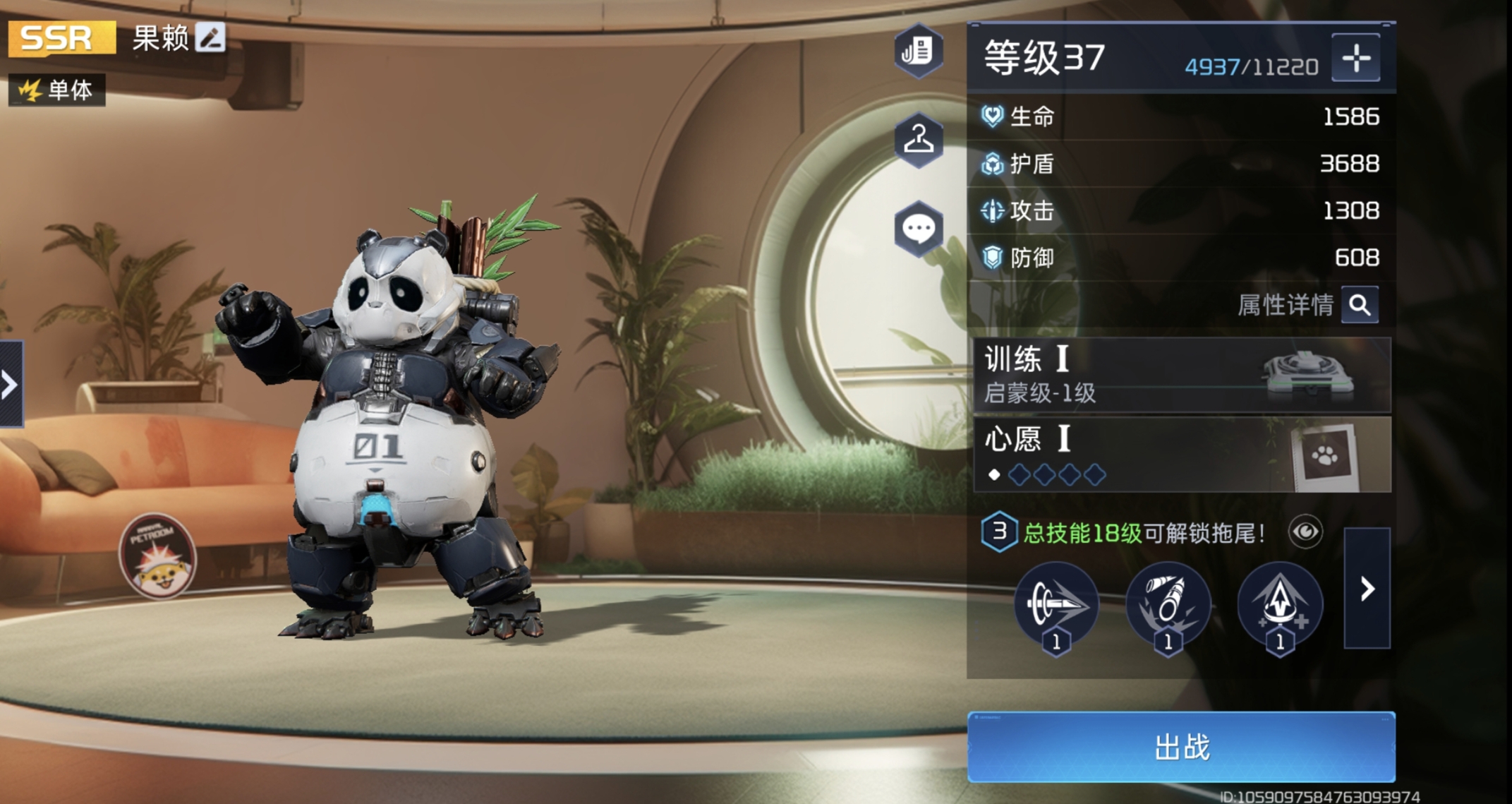Open the document info hexagon icon

pos(918,51)
